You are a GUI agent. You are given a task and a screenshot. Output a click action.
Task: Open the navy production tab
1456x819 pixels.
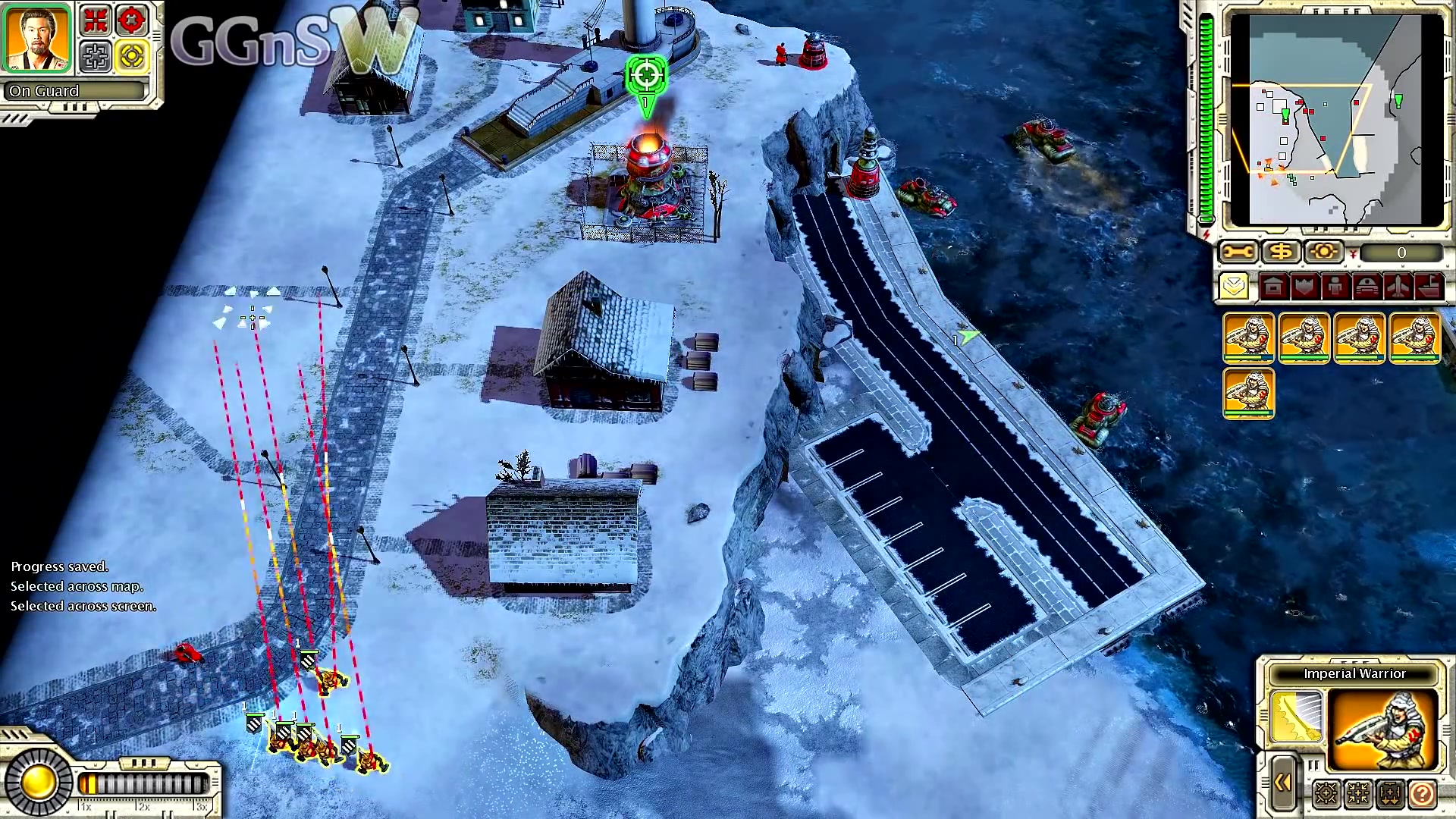[1429, 287]
